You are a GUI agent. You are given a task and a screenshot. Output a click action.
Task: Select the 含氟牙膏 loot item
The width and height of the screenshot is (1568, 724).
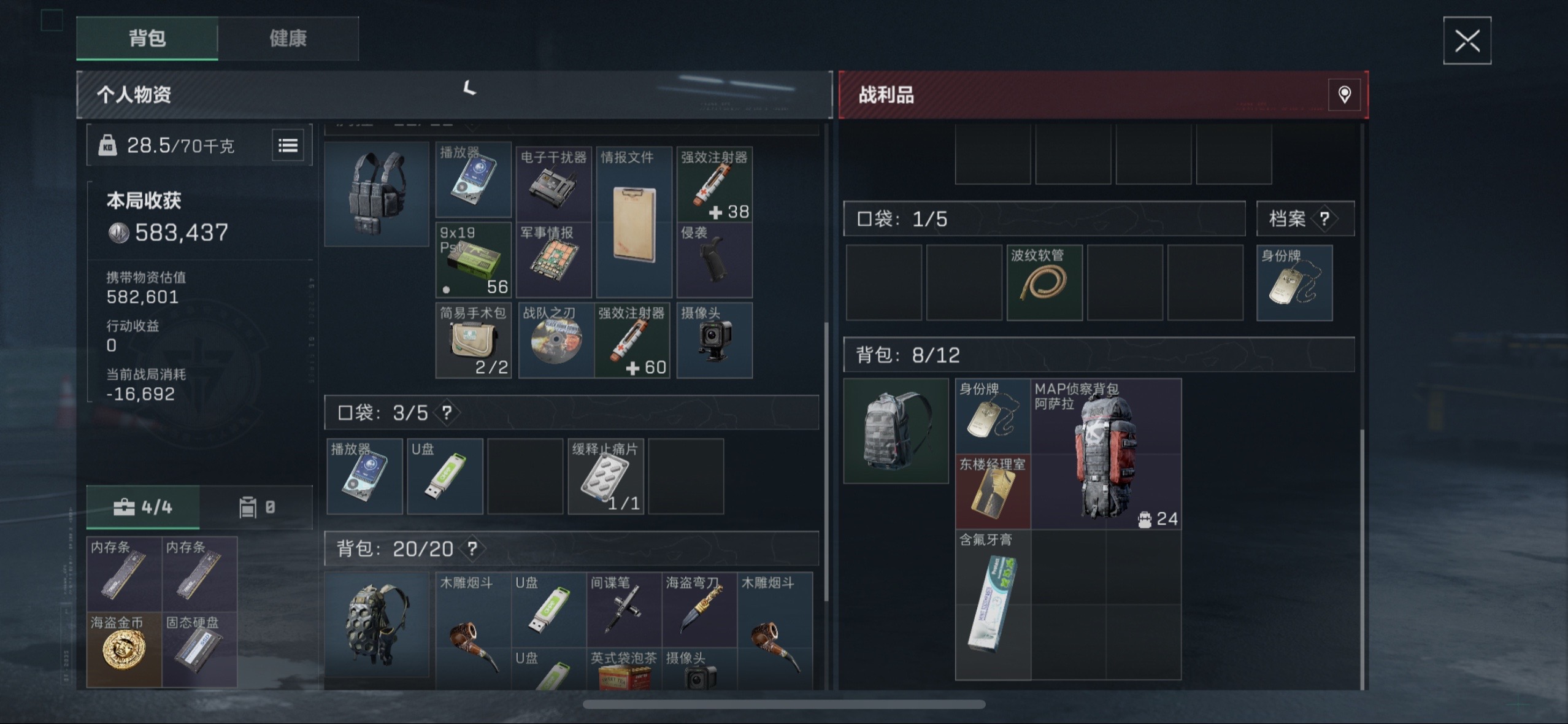[993, 604]
